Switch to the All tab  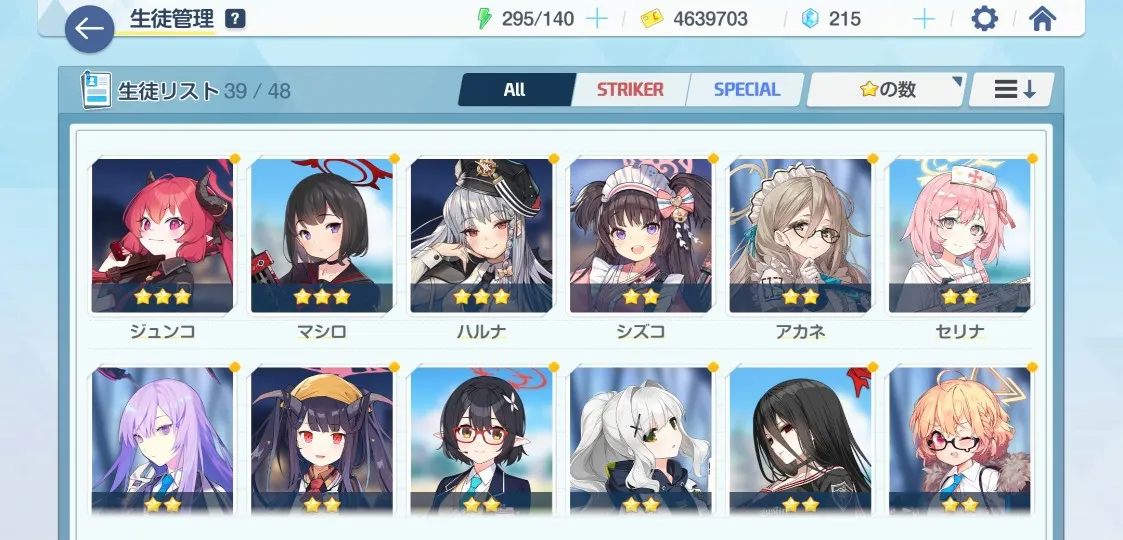click(515, 90)
